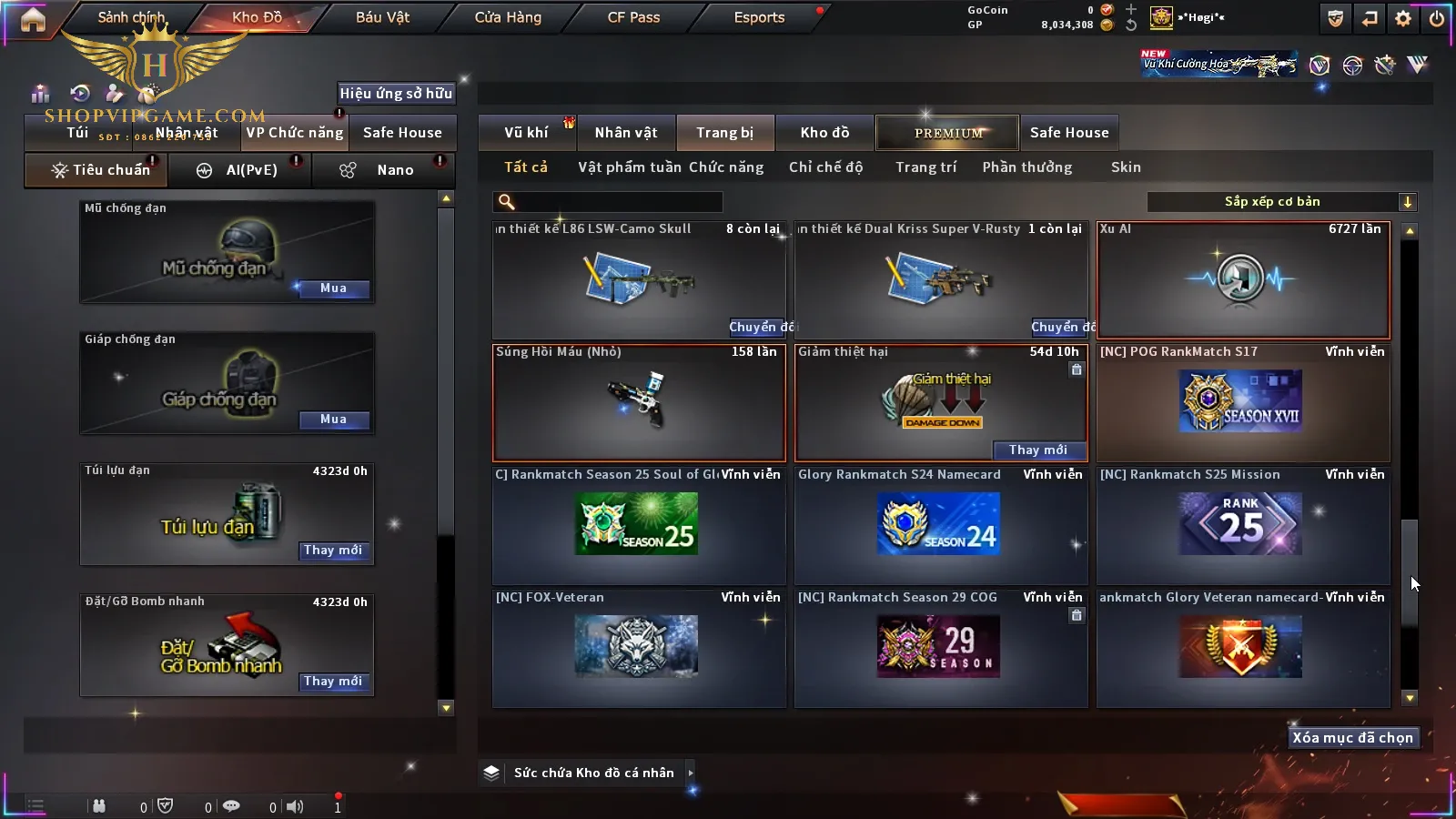Open the Esports menu
Image resolution: width=1456 pixels, height=819 pixels.
pos(759,17)
